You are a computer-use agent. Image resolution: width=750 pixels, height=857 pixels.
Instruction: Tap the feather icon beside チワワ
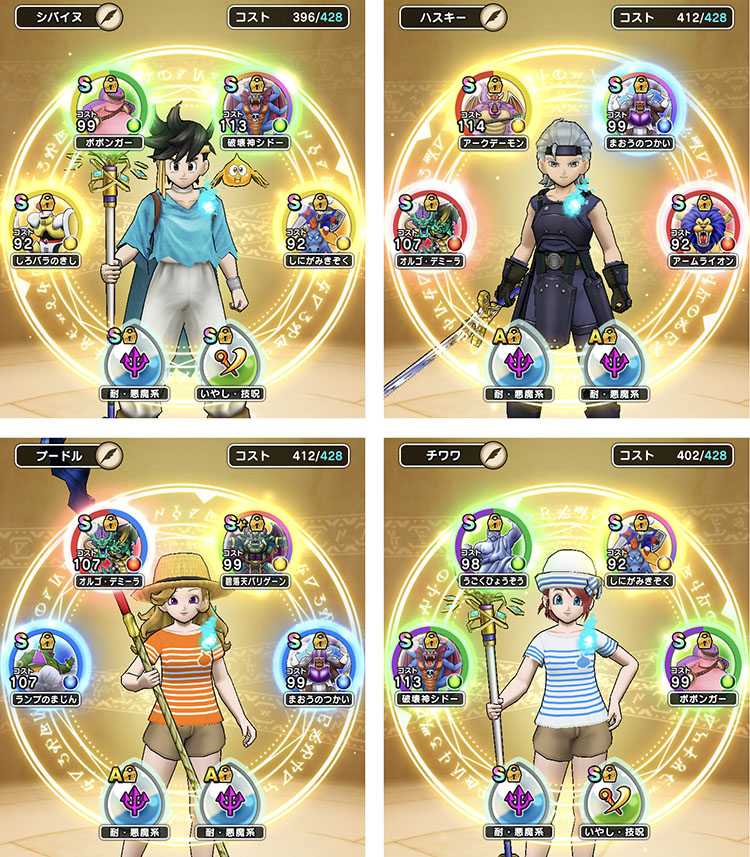click(x=492, y=456)
